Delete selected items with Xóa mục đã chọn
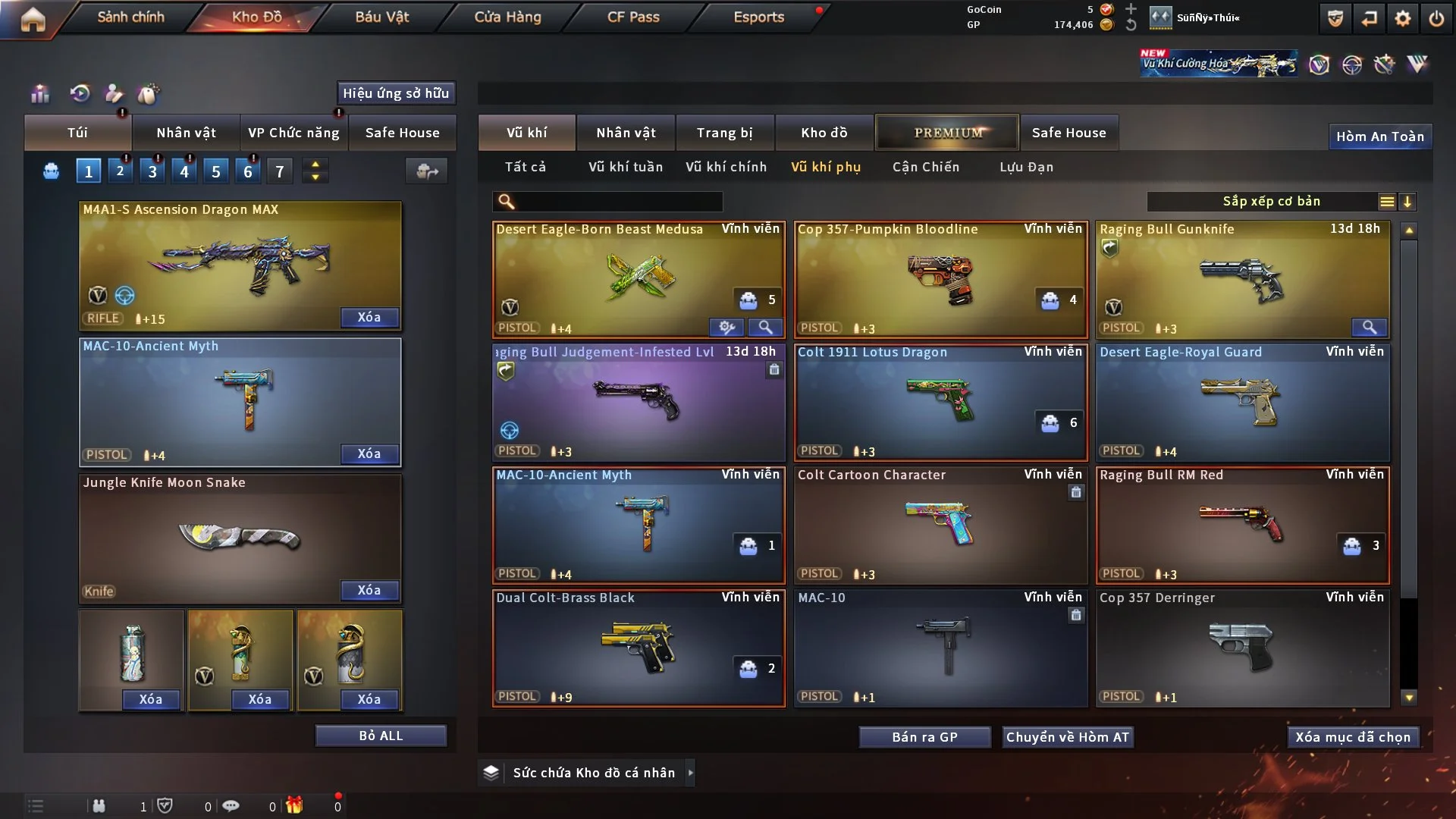Viewport: 1456px width, 819px height. coord(1353,737)
